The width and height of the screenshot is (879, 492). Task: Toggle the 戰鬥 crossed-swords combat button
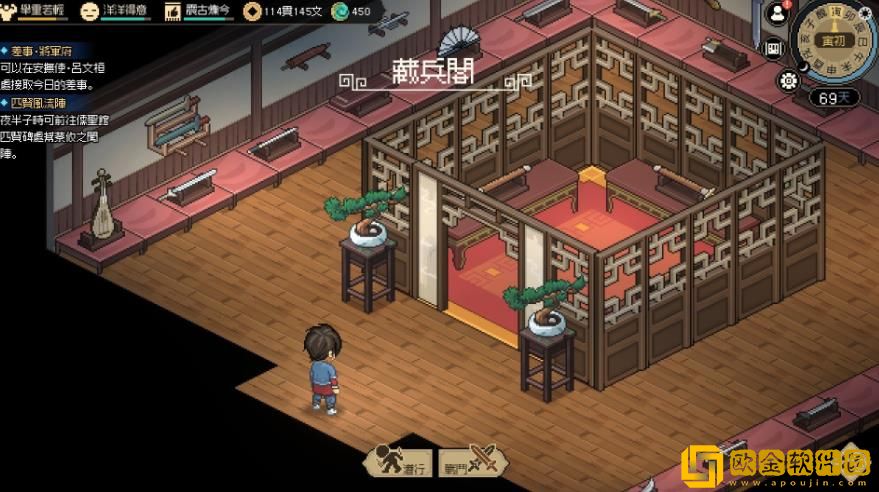coord(468,461)
